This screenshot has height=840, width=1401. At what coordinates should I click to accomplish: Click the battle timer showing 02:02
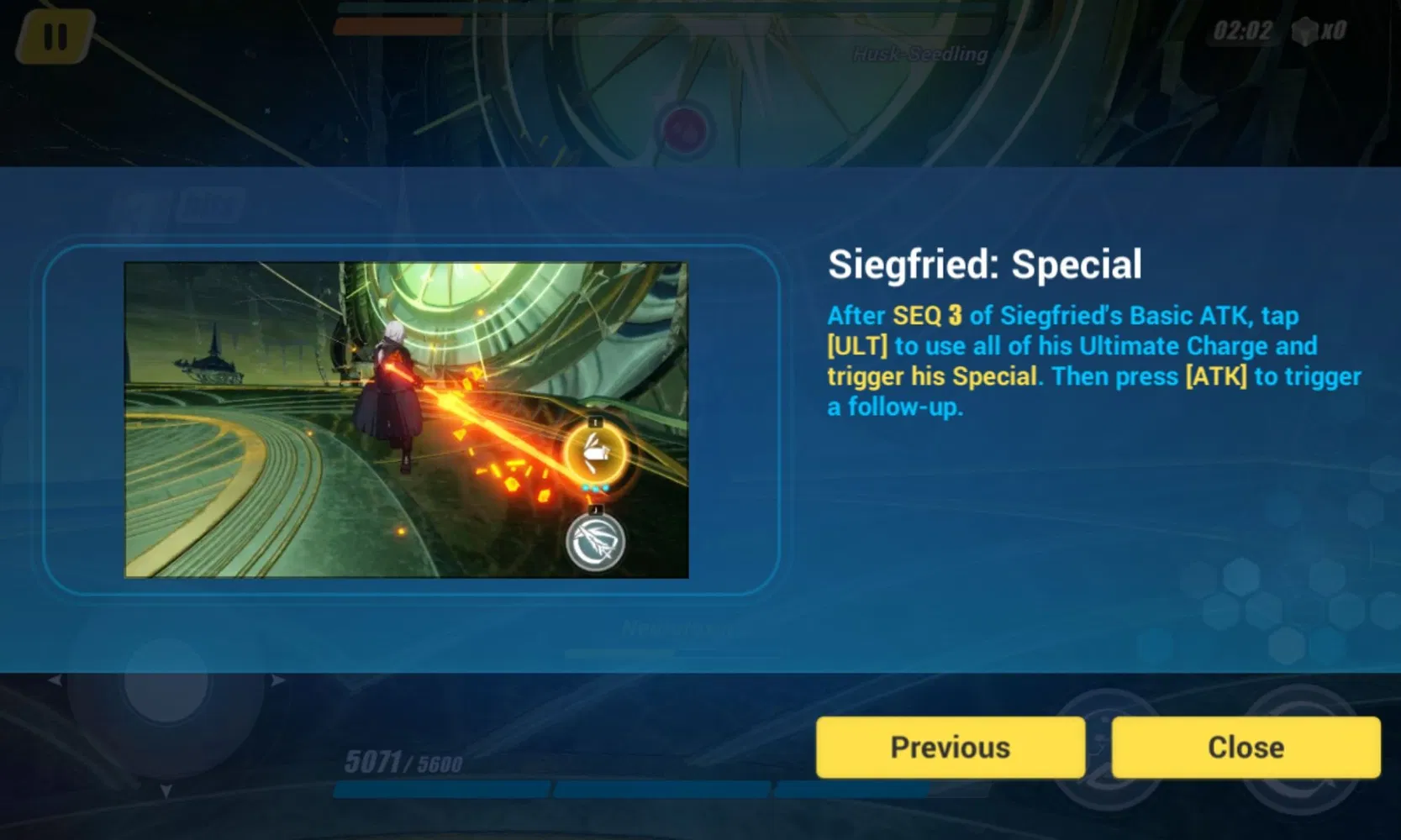click(1241, 31)
